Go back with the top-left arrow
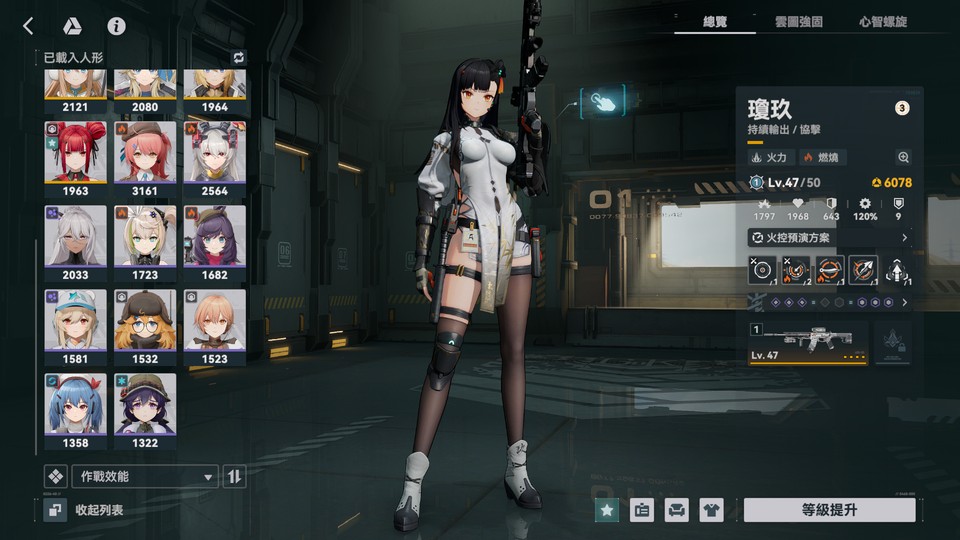Screen dimensions: 960x540 click(28, 26)
